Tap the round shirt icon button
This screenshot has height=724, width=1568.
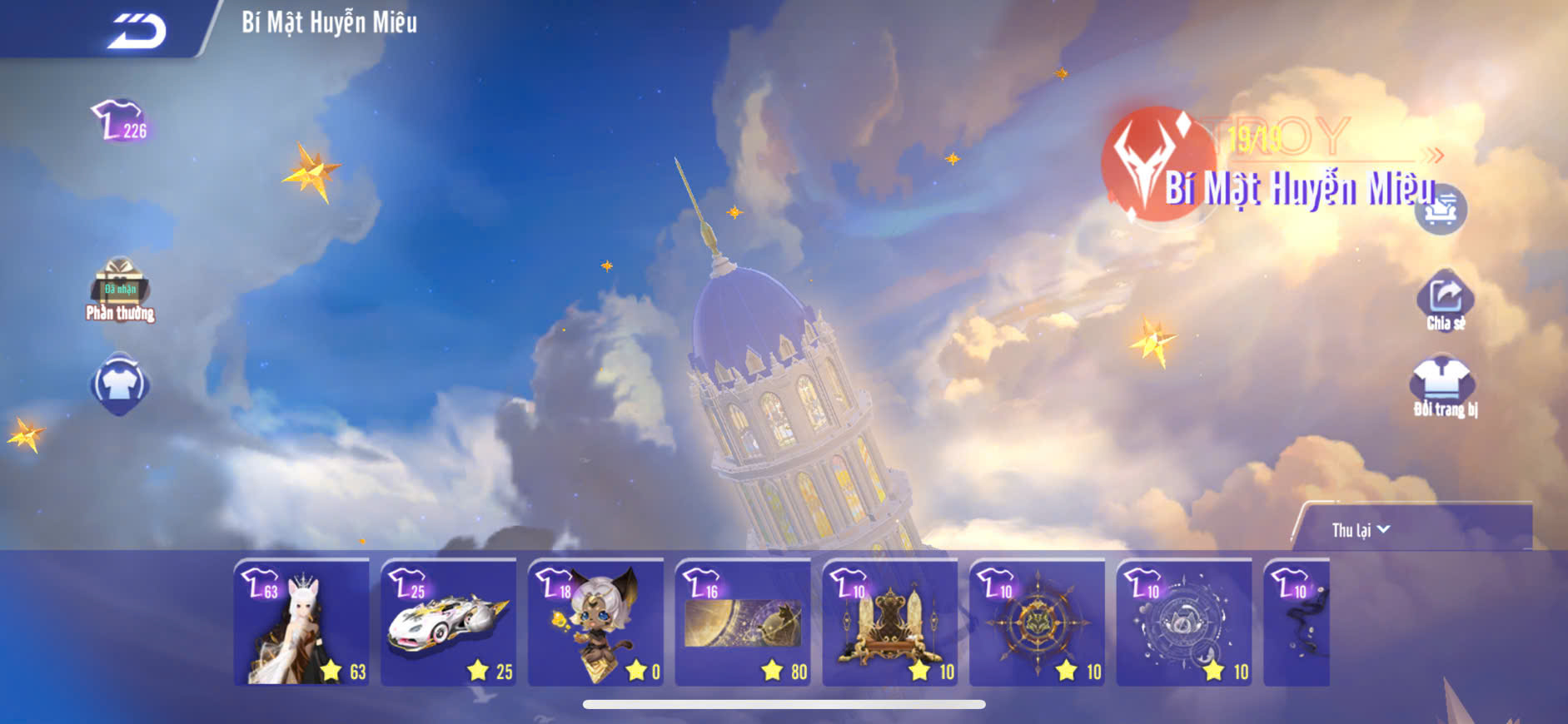coord(120,384)
